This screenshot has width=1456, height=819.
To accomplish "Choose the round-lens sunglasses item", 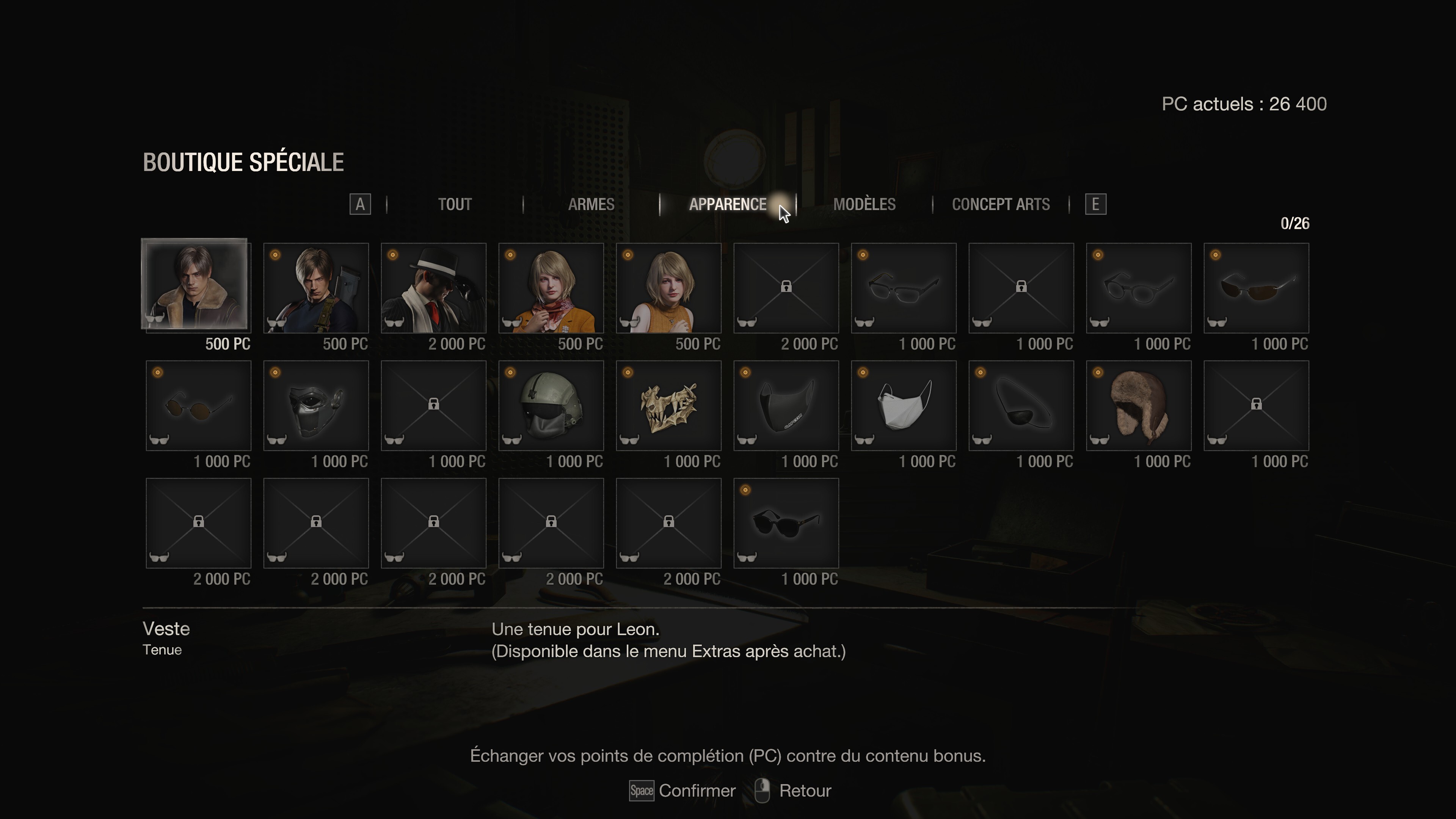I will click(x=198, y=405).
